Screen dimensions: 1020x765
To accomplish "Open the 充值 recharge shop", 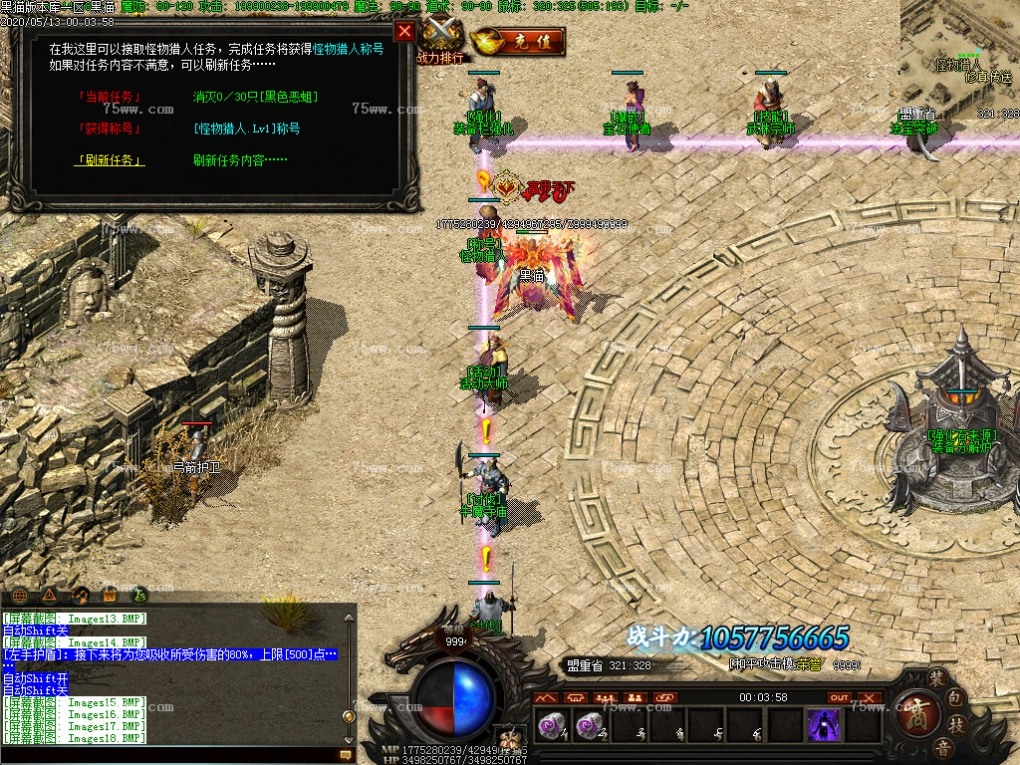I will pos(518,42).
